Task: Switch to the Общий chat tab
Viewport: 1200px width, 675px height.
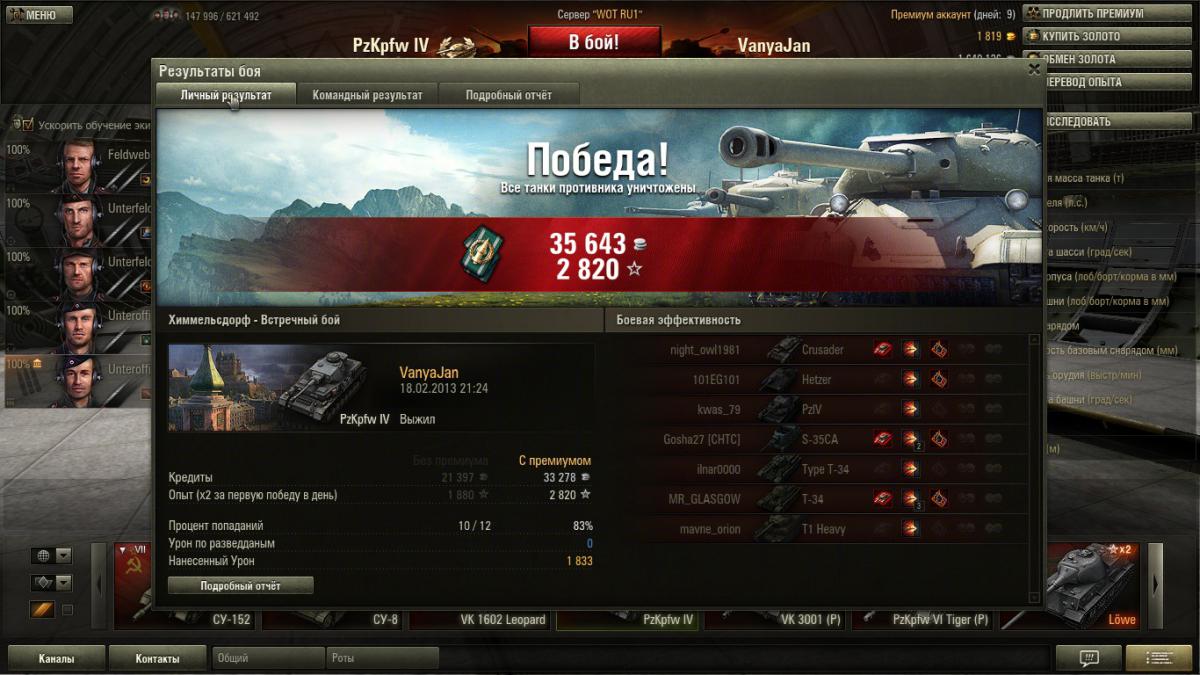Action: (x=268, y=659)
